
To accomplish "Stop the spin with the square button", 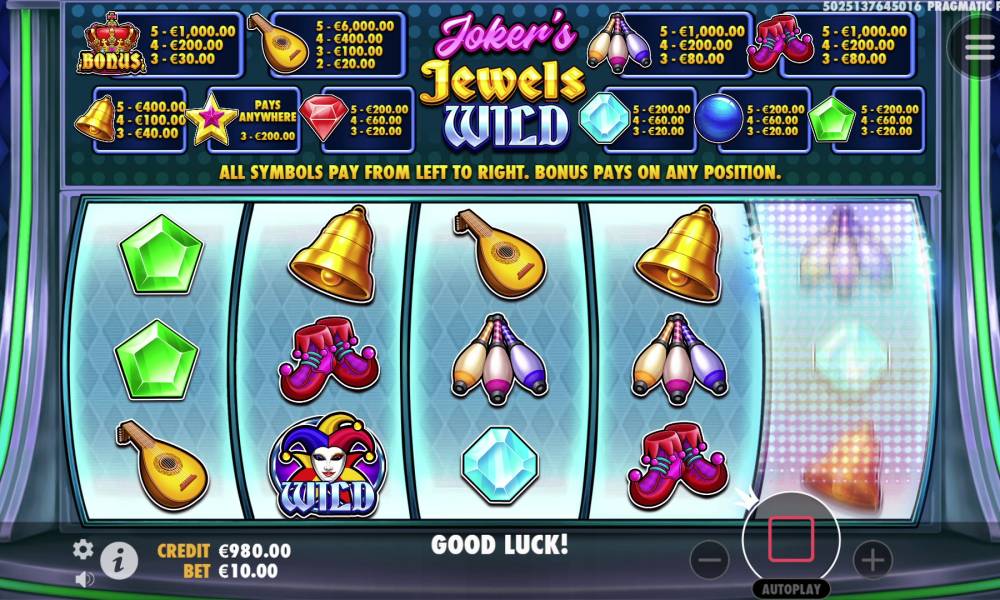I will [x=791, y=541].
